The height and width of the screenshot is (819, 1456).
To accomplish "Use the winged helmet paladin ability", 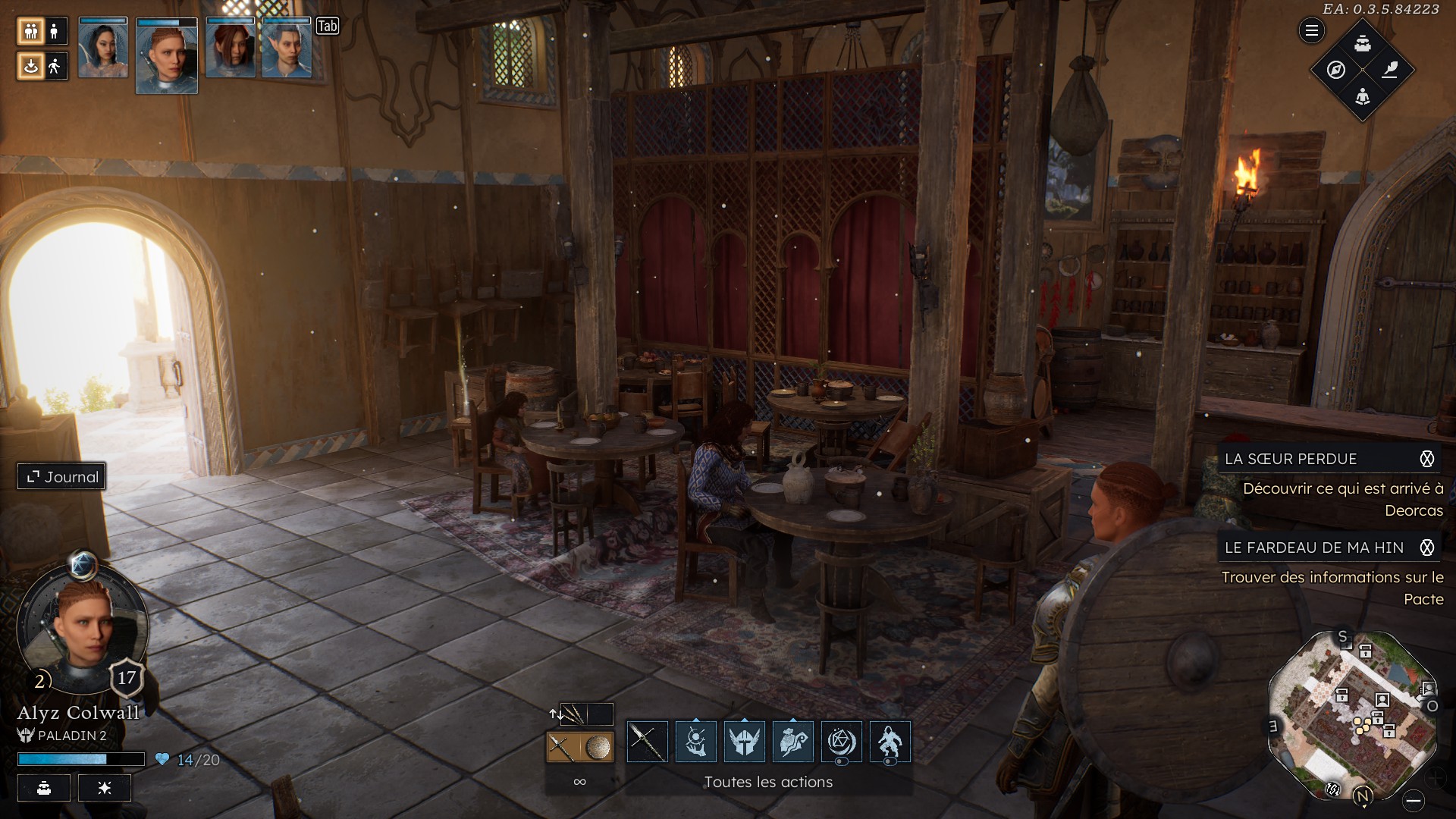I will (744, 742).
